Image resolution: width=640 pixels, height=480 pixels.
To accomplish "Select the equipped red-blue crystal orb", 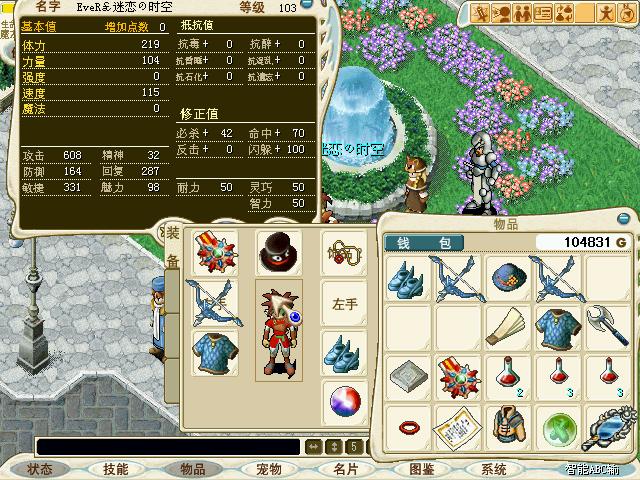I will pos(345,401).
